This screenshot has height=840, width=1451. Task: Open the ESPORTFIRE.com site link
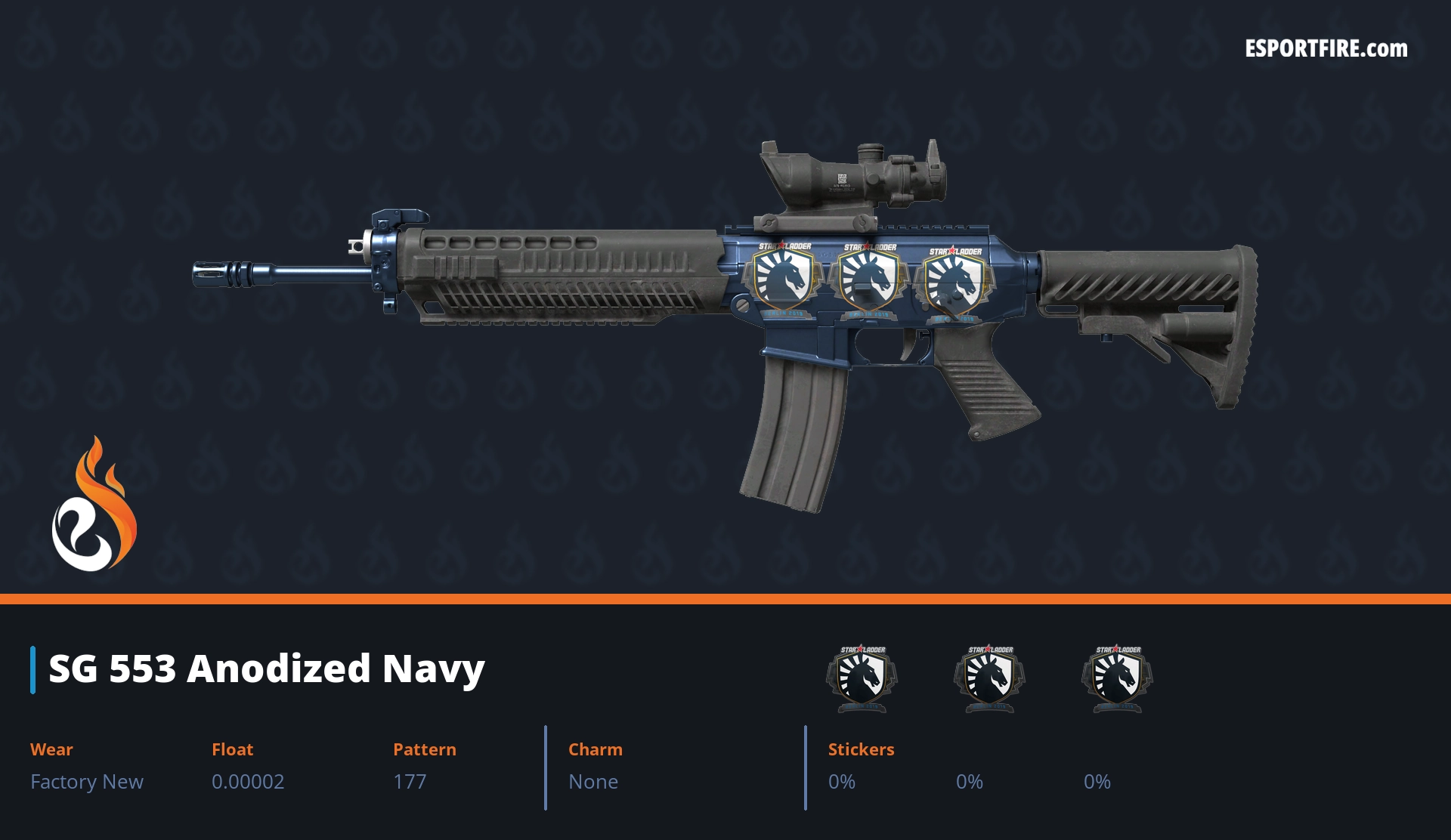click(1326, 49)
